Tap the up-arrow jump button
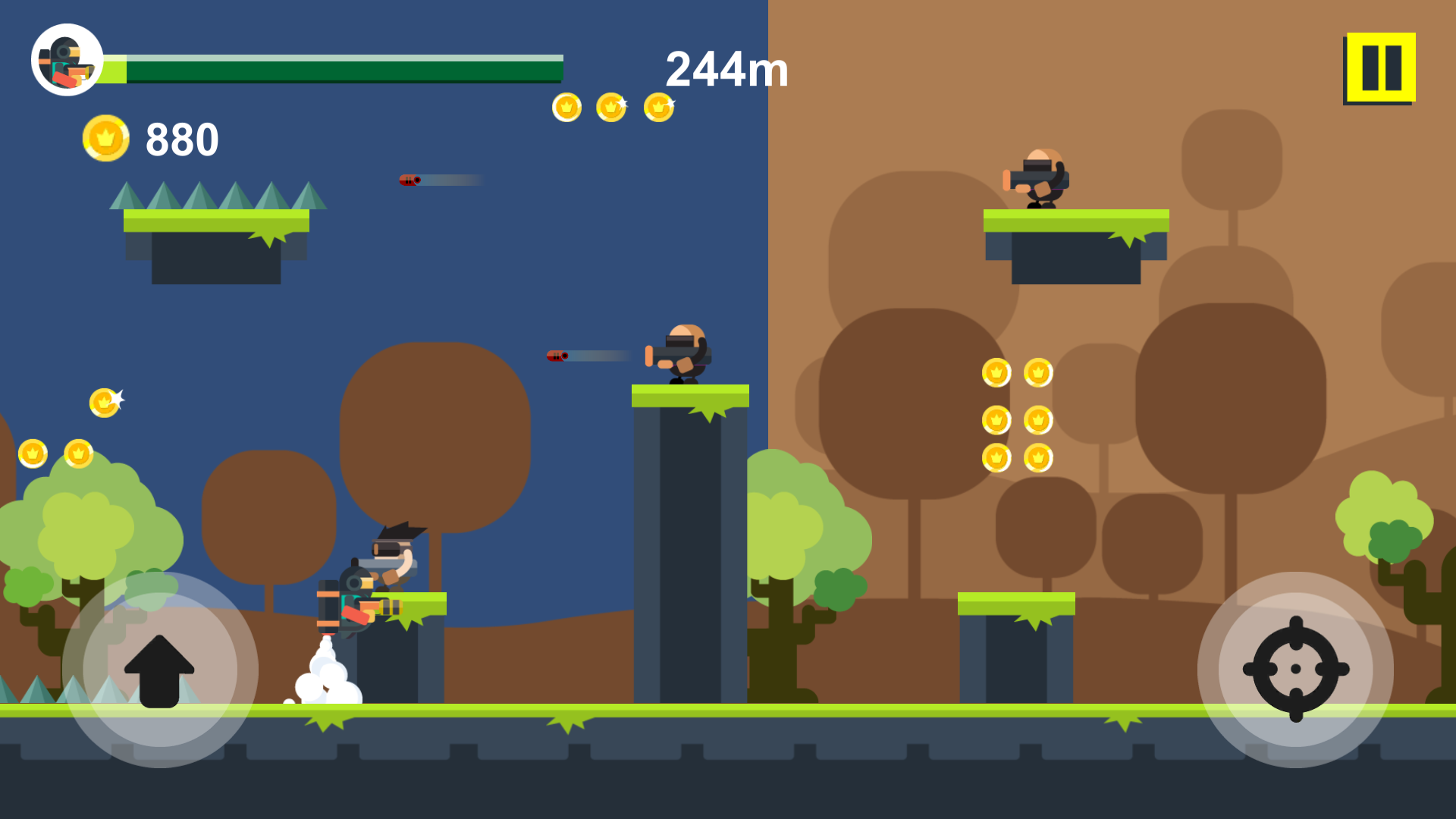1456x819 pixels. [159, 670]
